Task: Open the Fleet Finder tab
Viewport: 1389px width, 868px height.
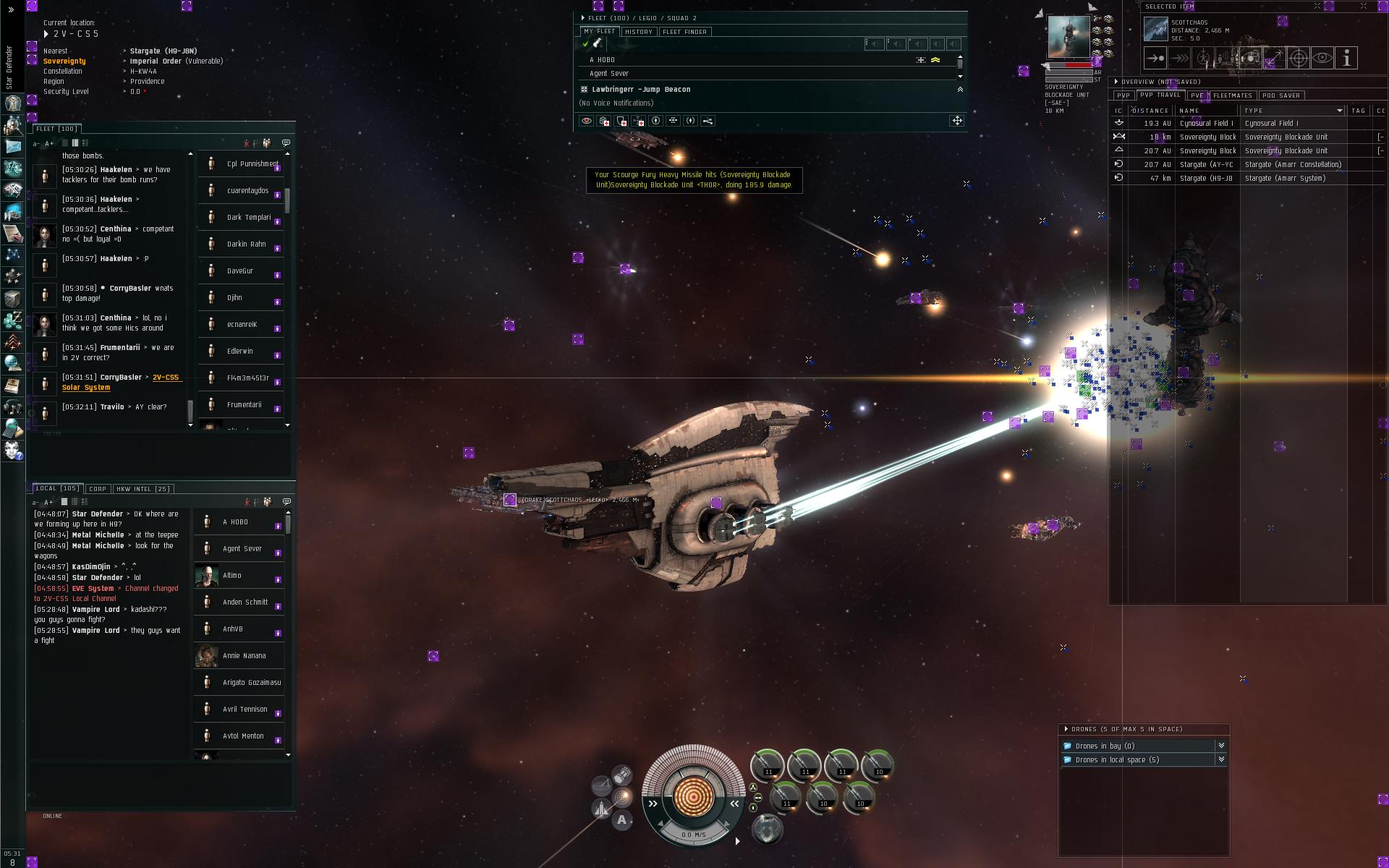Action: (x=684, y=32)
